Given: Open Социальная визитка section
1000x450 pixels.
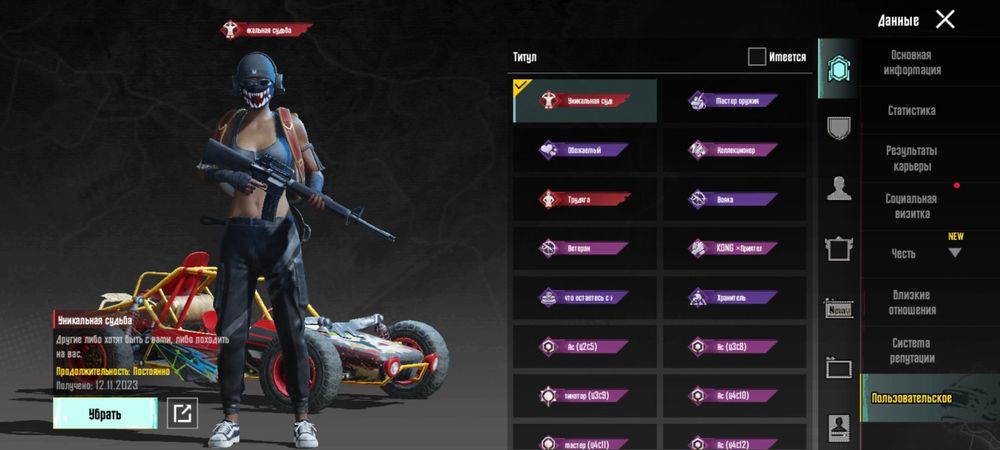Looking at the screenshot, I should pyautogui.click(x=910, y=206).
